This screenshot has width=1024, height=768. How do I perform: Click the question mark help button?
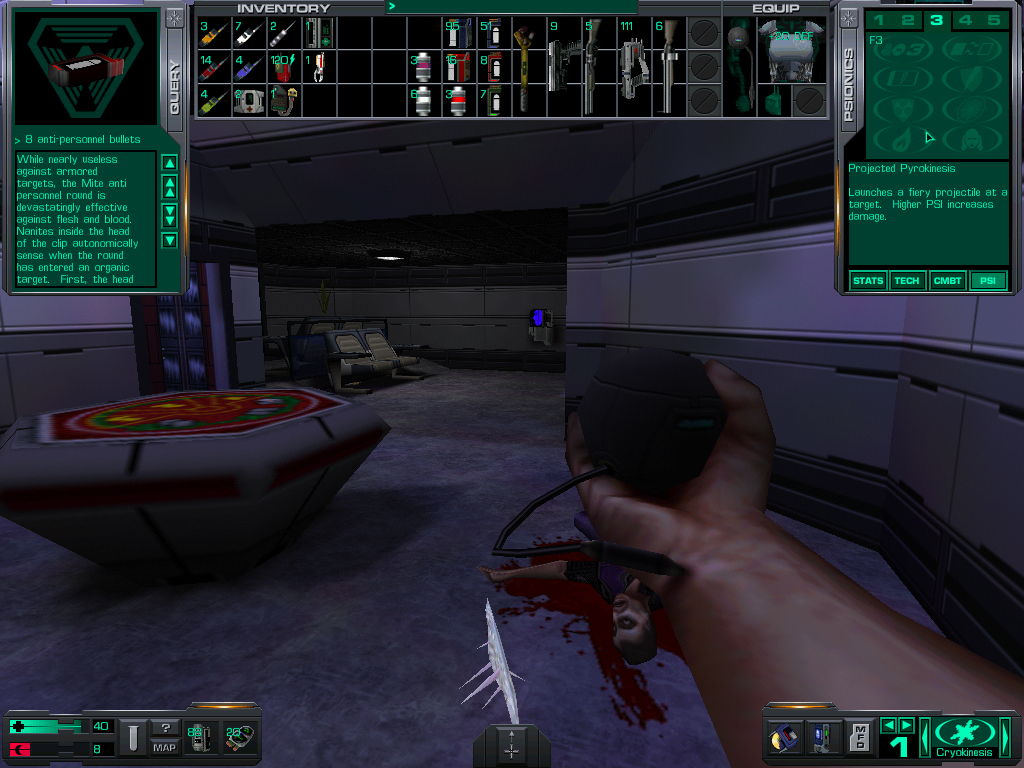click(x=165, y=728)
